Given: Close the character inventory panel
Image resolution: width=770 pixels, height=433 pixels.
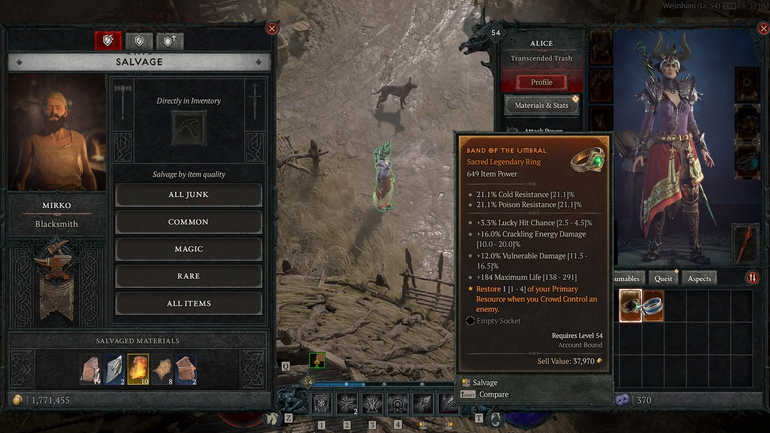Looking at the screenshot, I should [762, 29].
